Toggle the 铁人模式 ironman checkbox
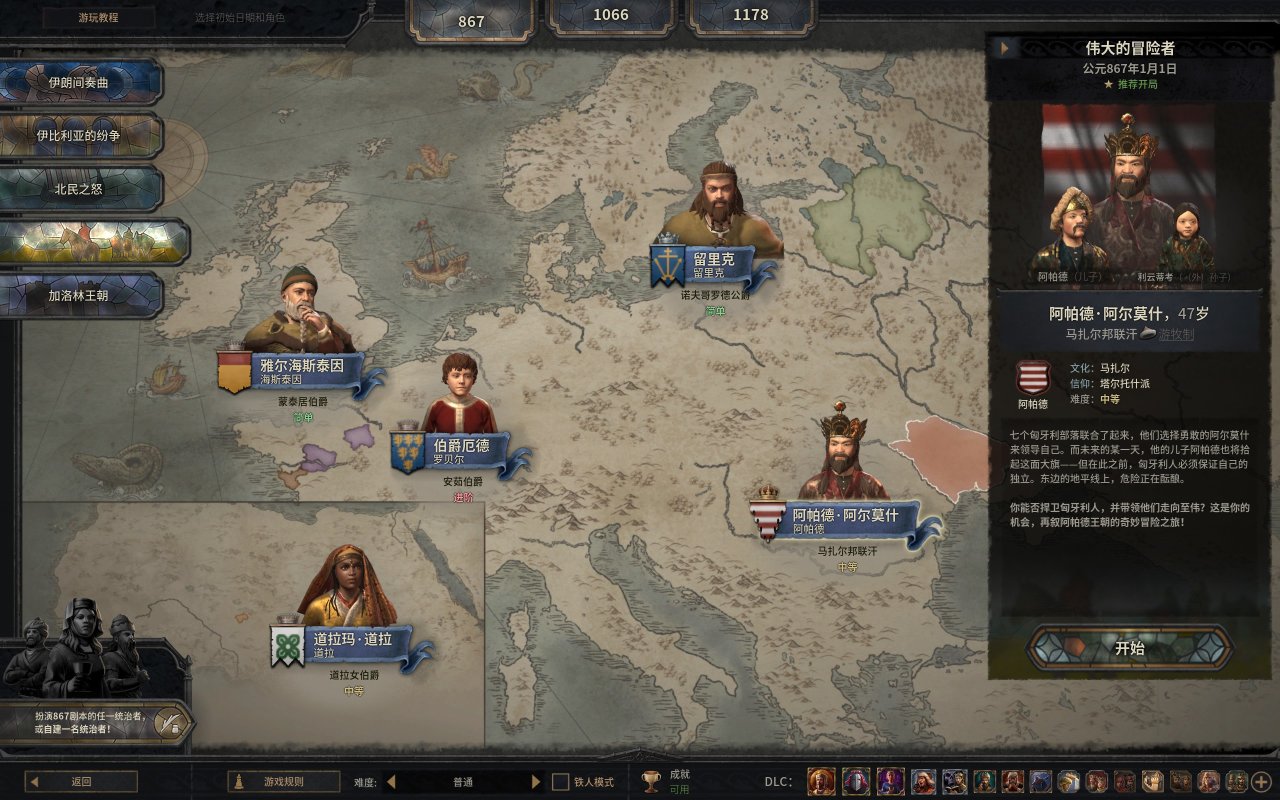Screen dimensions: 1280x800 tap(561, 782)
